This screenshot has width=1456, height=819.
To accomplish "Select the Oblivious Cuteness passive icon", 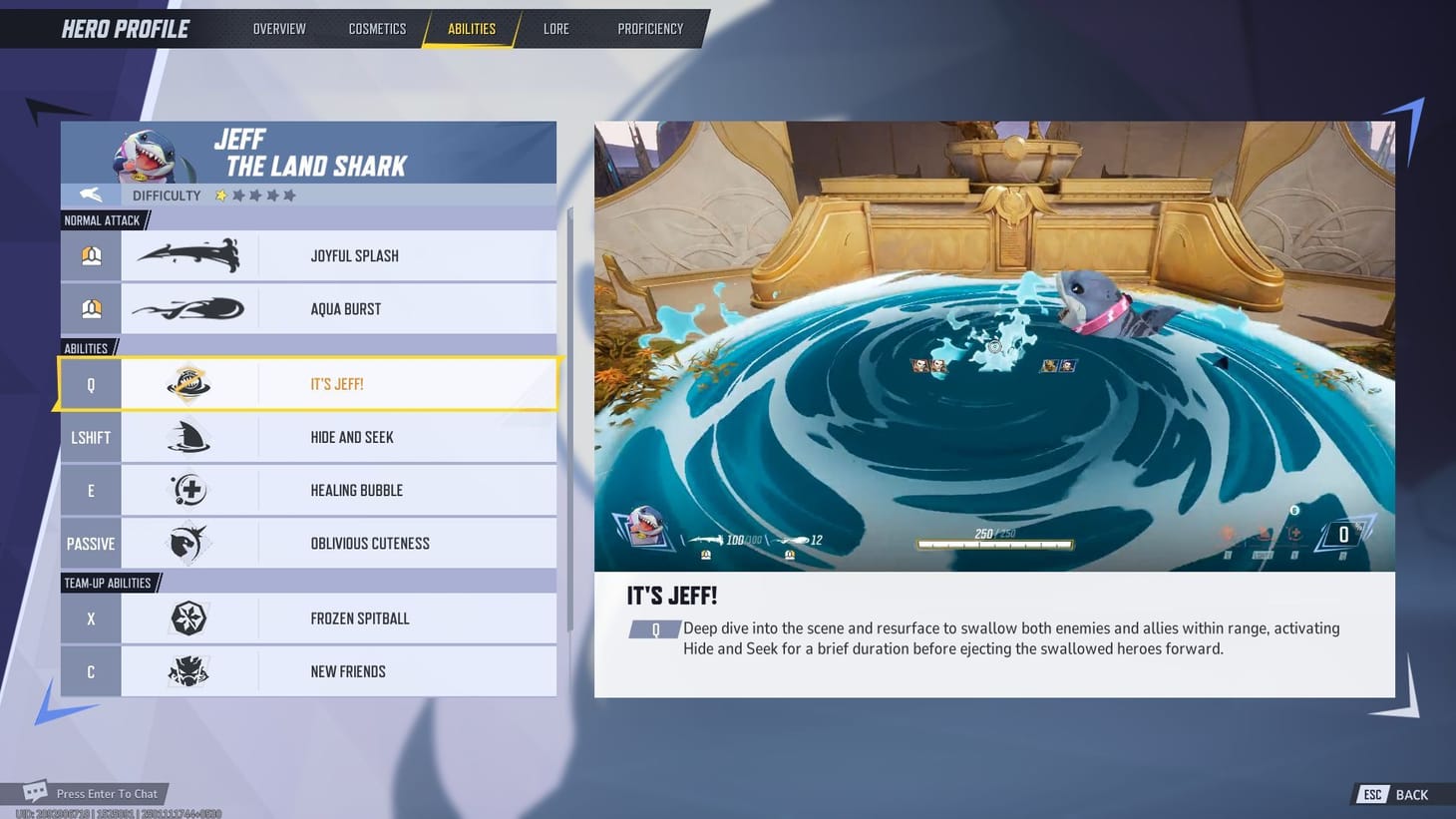I will pyautogui.click(x=189, y=543).
